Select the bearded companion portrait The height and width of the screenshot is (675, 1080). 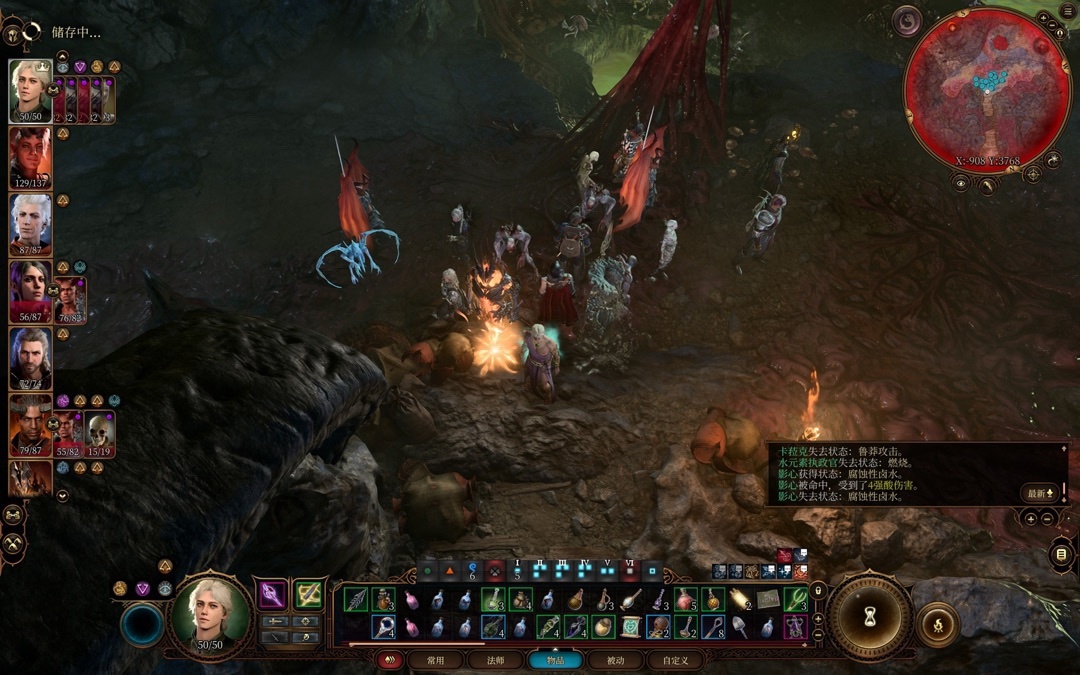(30, 359)
